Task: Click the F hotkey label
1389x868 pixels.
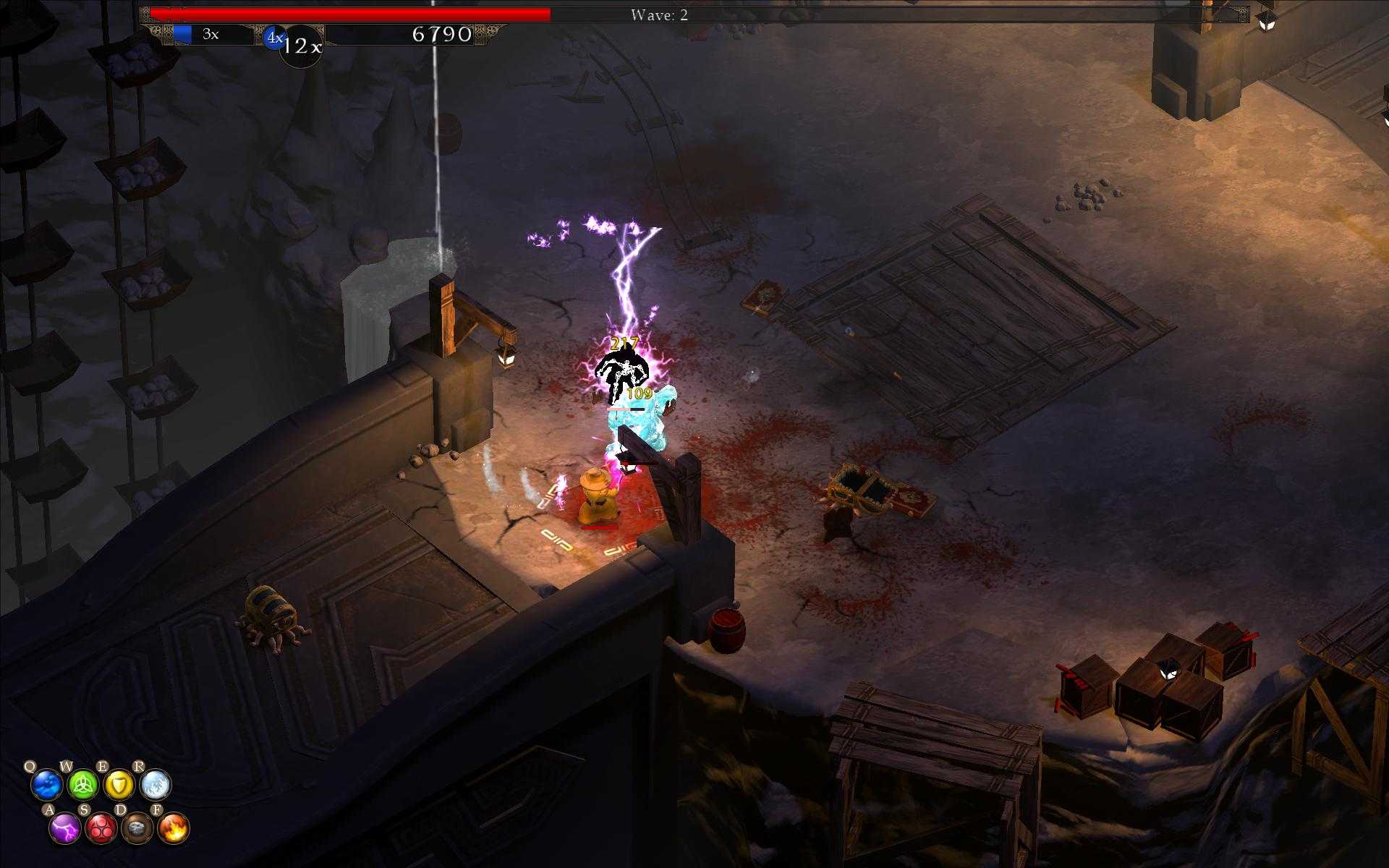Action: [x=157, y=809]
